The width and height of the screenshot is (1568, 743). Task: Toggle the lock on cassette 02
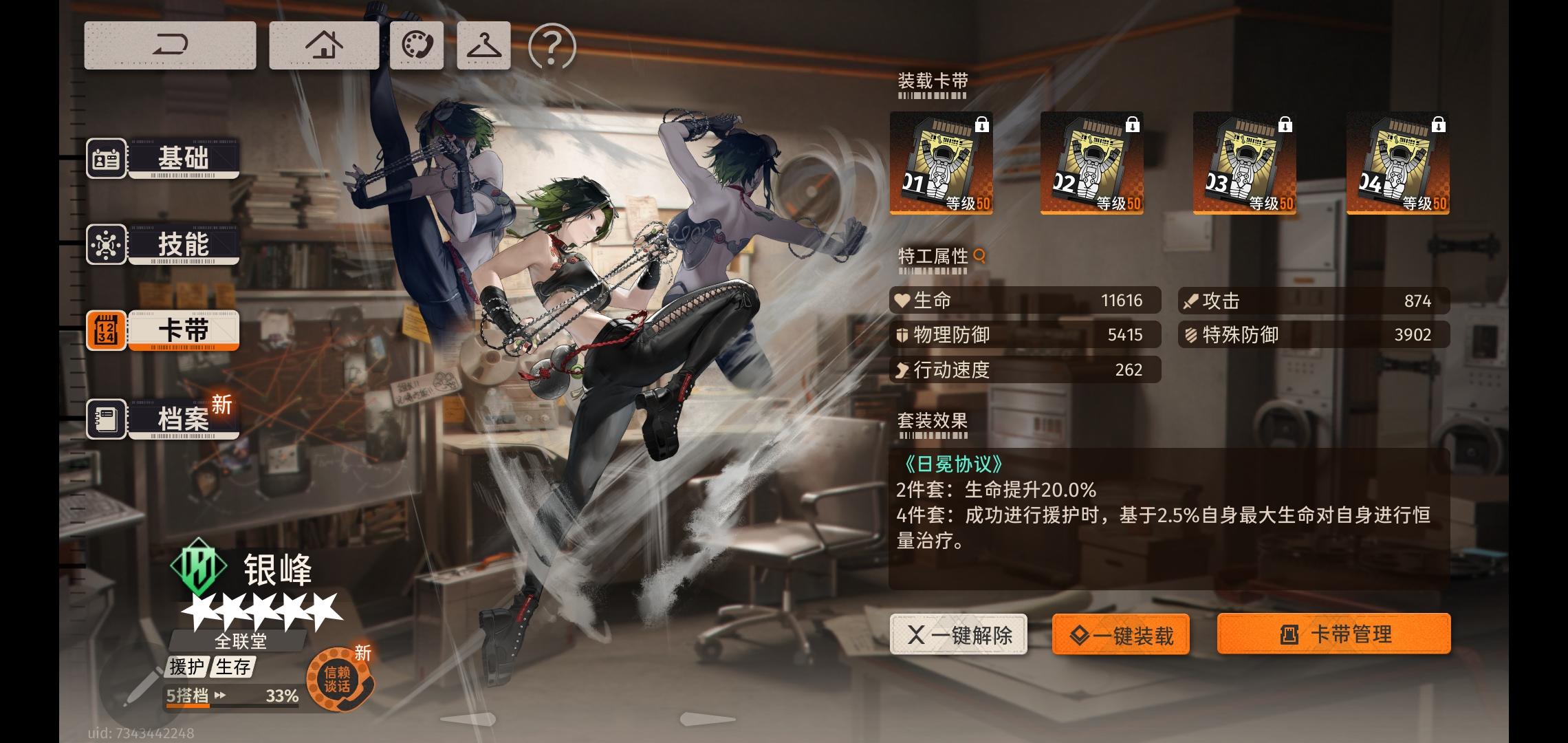tap(1131, 124)
